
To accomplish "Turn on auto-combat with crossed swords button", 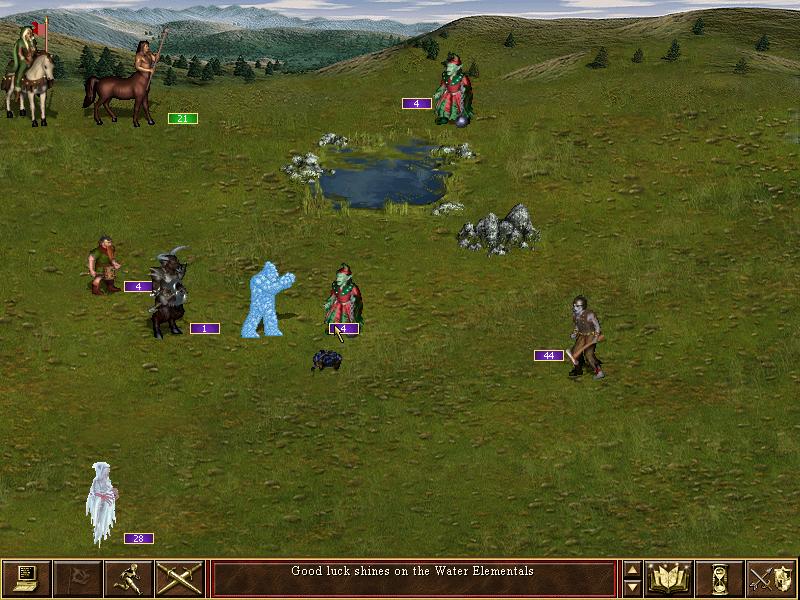I will (180, 578).
